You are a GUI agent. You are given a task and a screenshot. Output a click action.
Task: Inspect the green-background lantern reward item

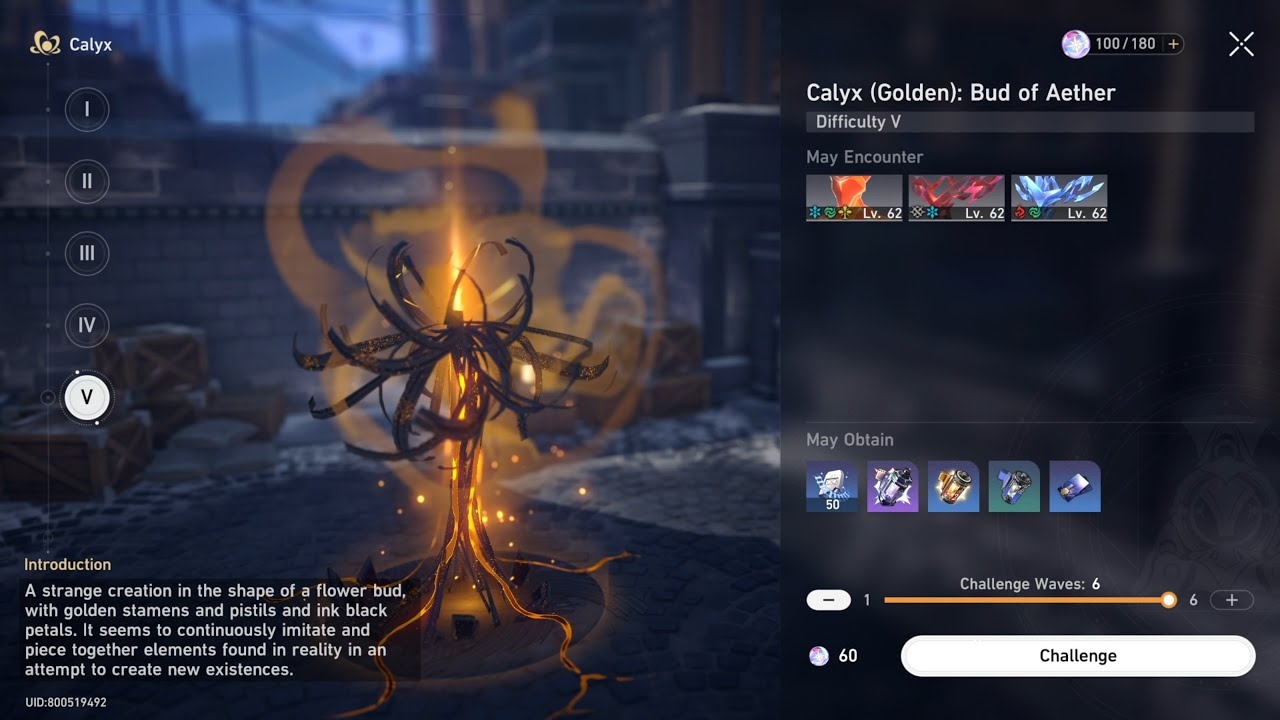[x=1014, y=487]
